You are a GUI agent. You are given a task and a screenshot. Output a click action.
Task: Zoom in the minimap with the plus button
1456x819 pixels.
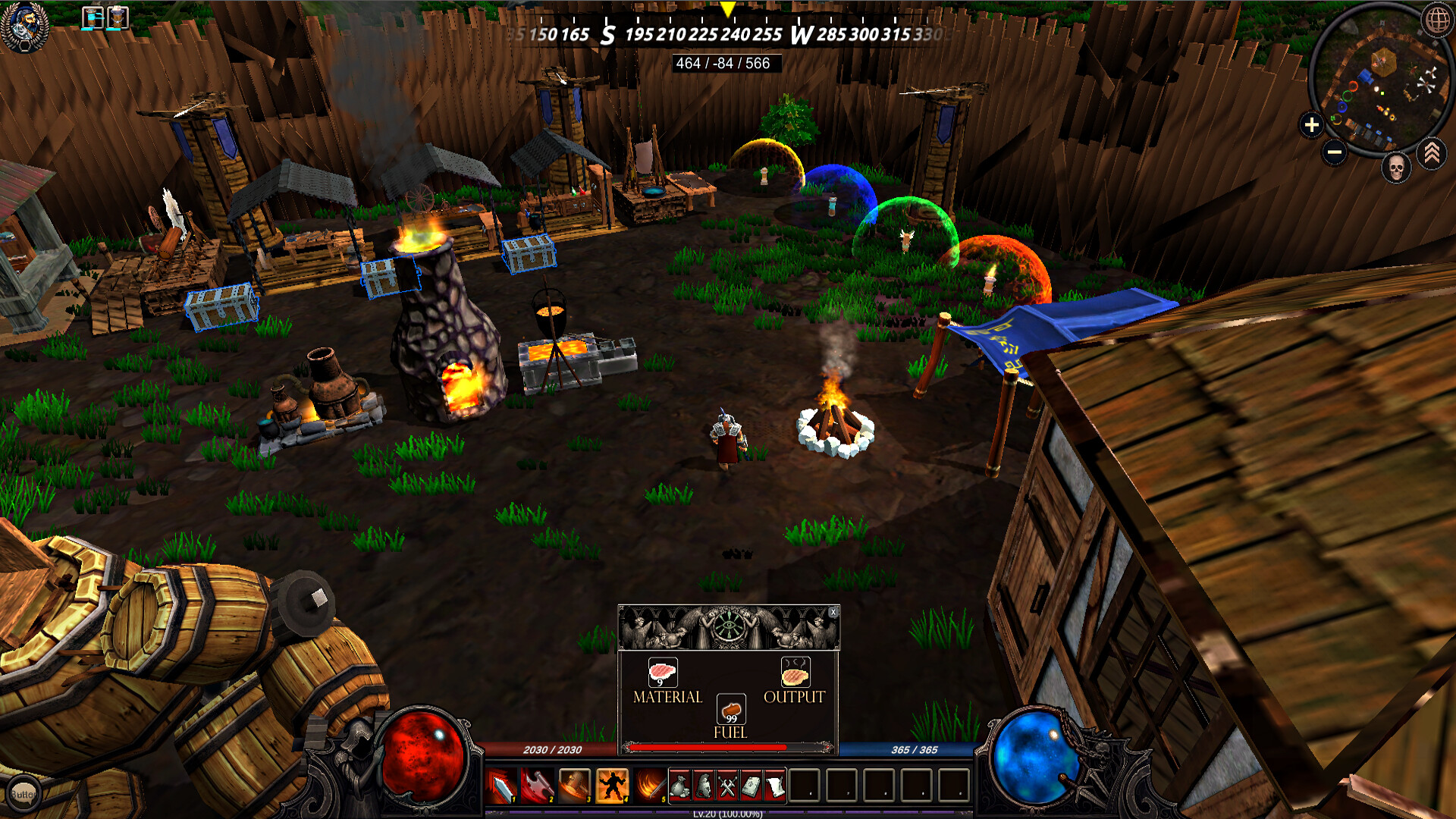1311,124
